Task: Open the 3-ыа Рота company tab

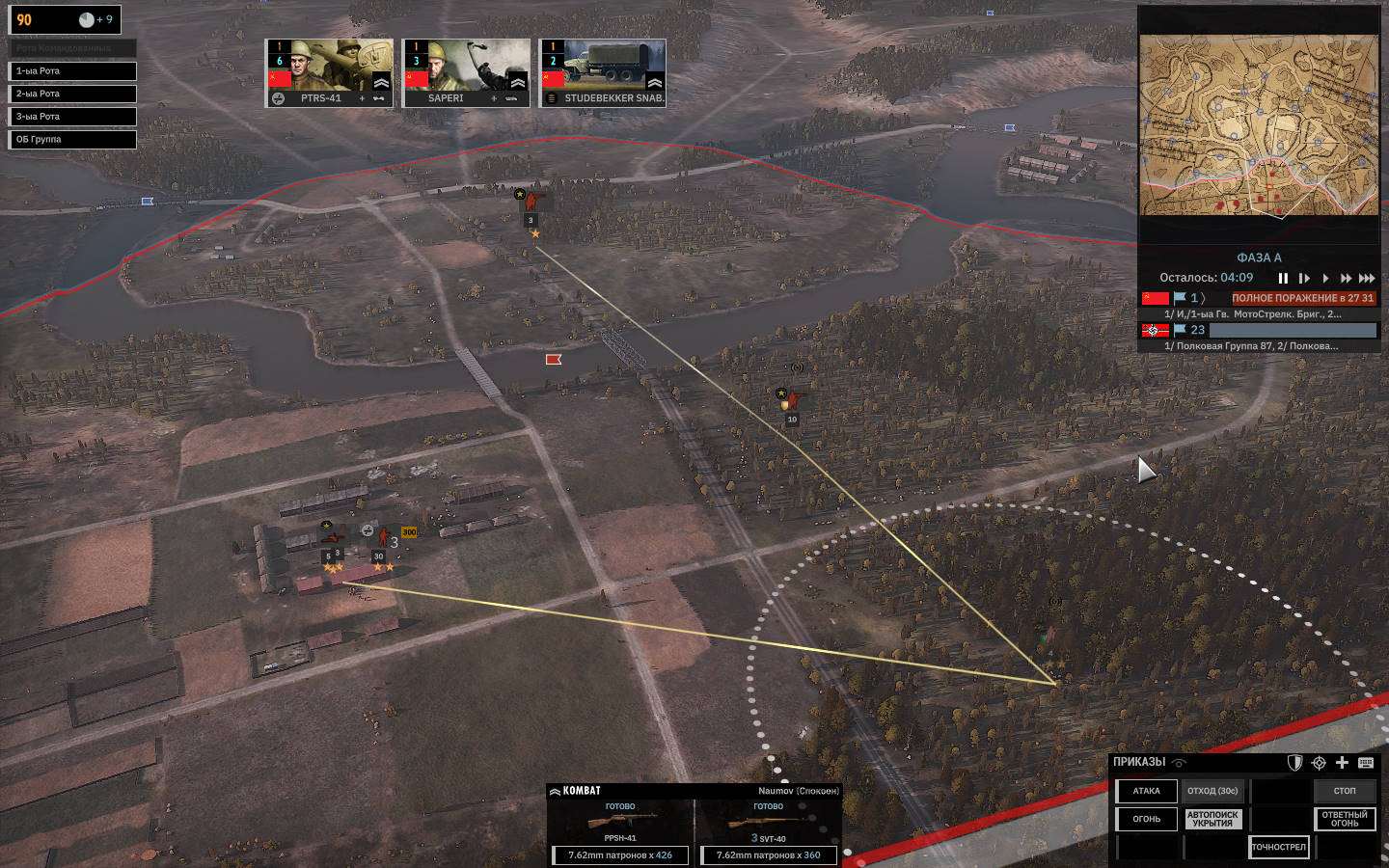Action: (72, 117)
